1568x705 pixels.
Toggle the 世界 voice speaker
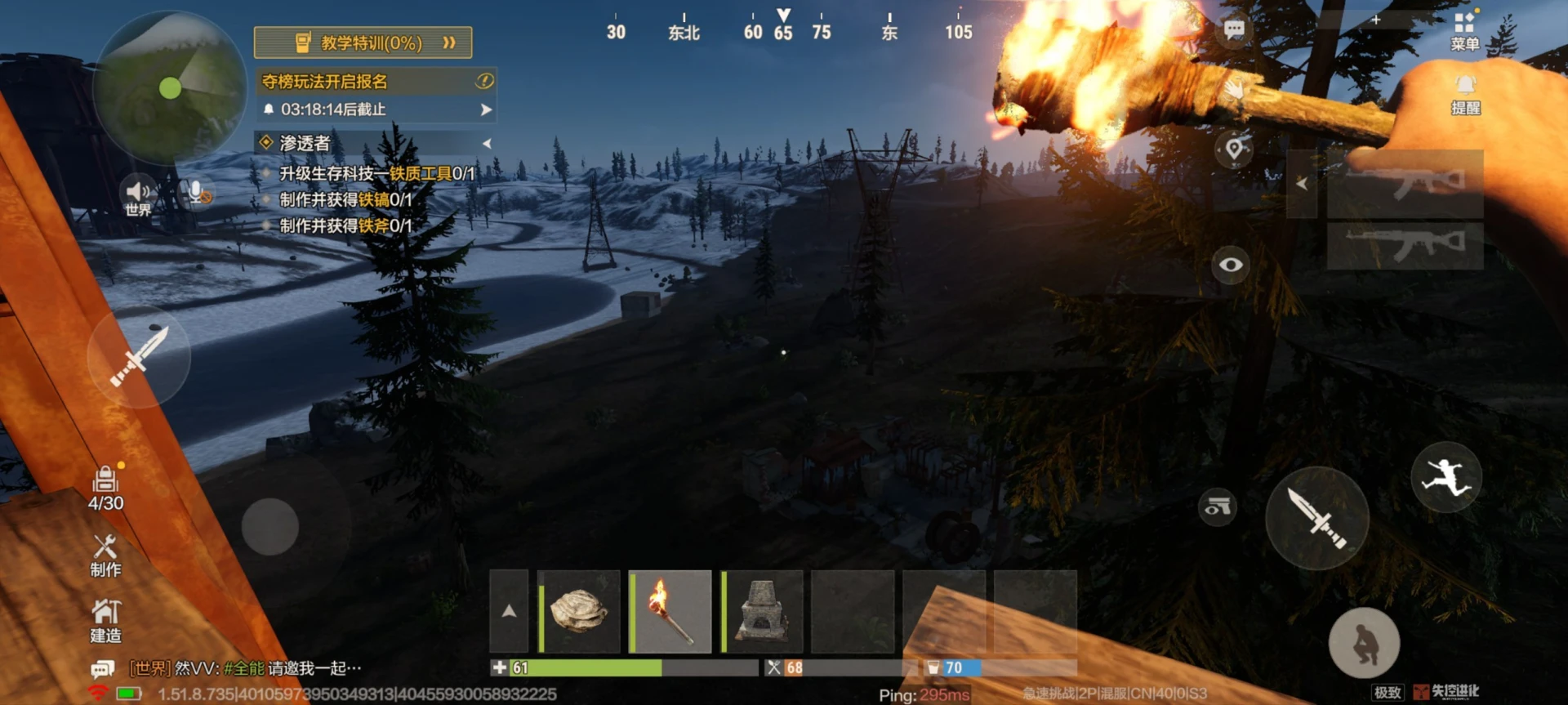pos(137,195)
